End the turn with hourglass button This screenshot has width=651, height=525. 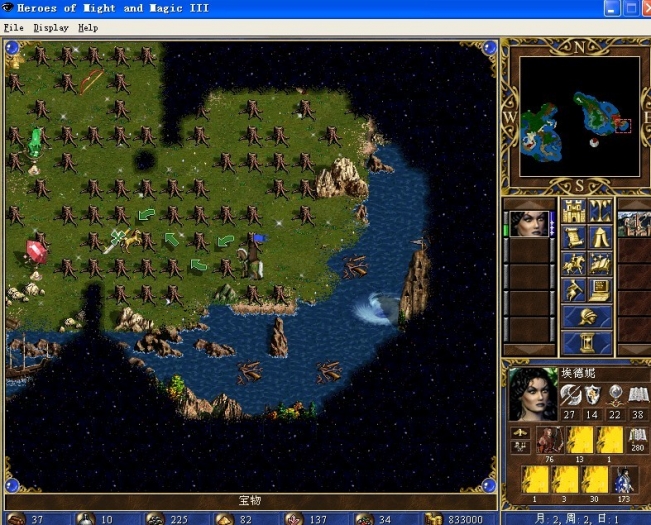(587, 343)
